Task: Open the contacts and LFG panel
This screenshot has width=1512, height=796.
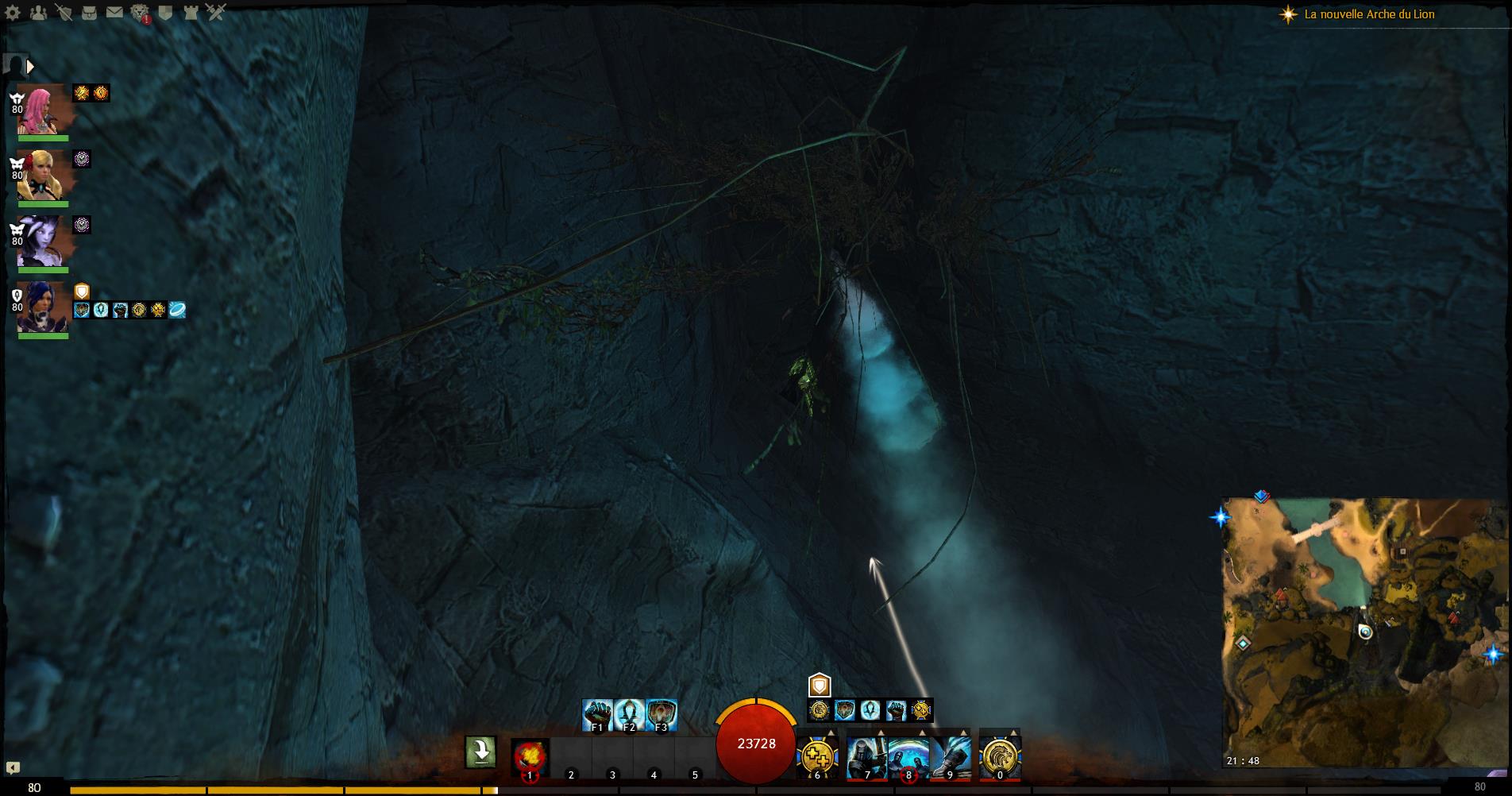Action: point(38,13)
